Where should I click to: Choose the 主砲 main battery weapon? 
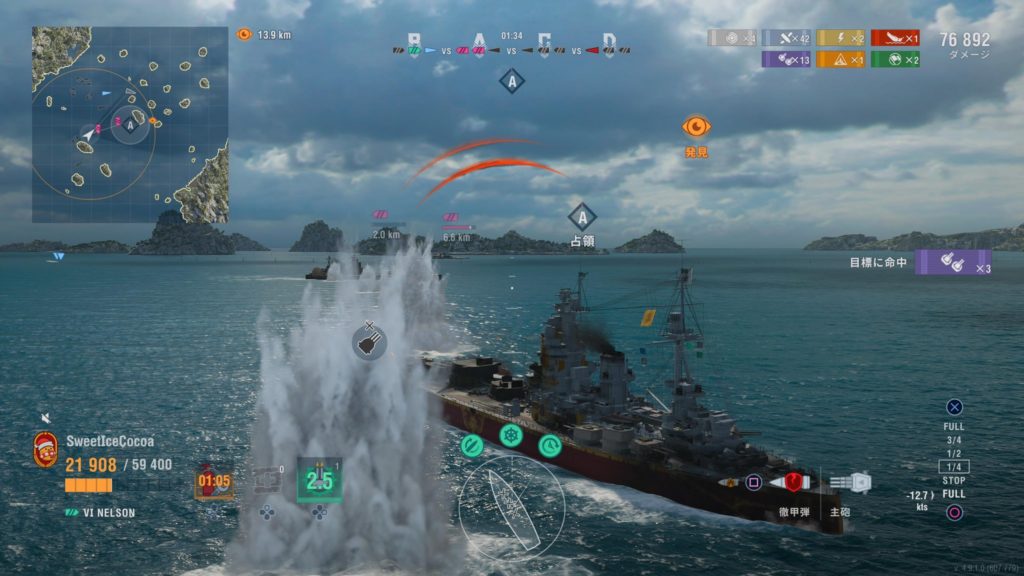[849, 482]
